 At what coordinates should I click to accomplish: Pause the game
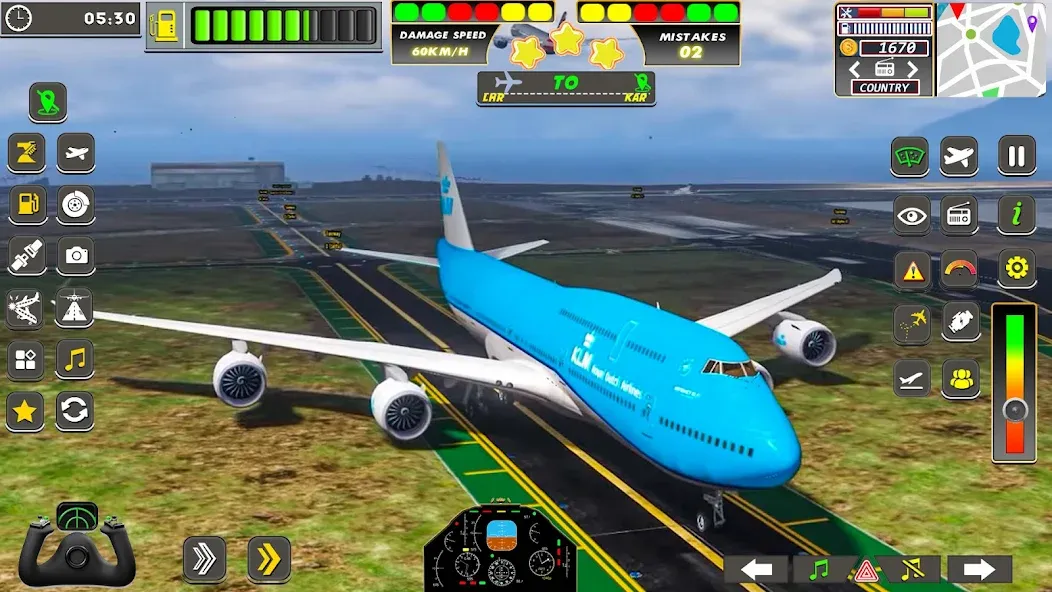click(x=1016, y=156)
